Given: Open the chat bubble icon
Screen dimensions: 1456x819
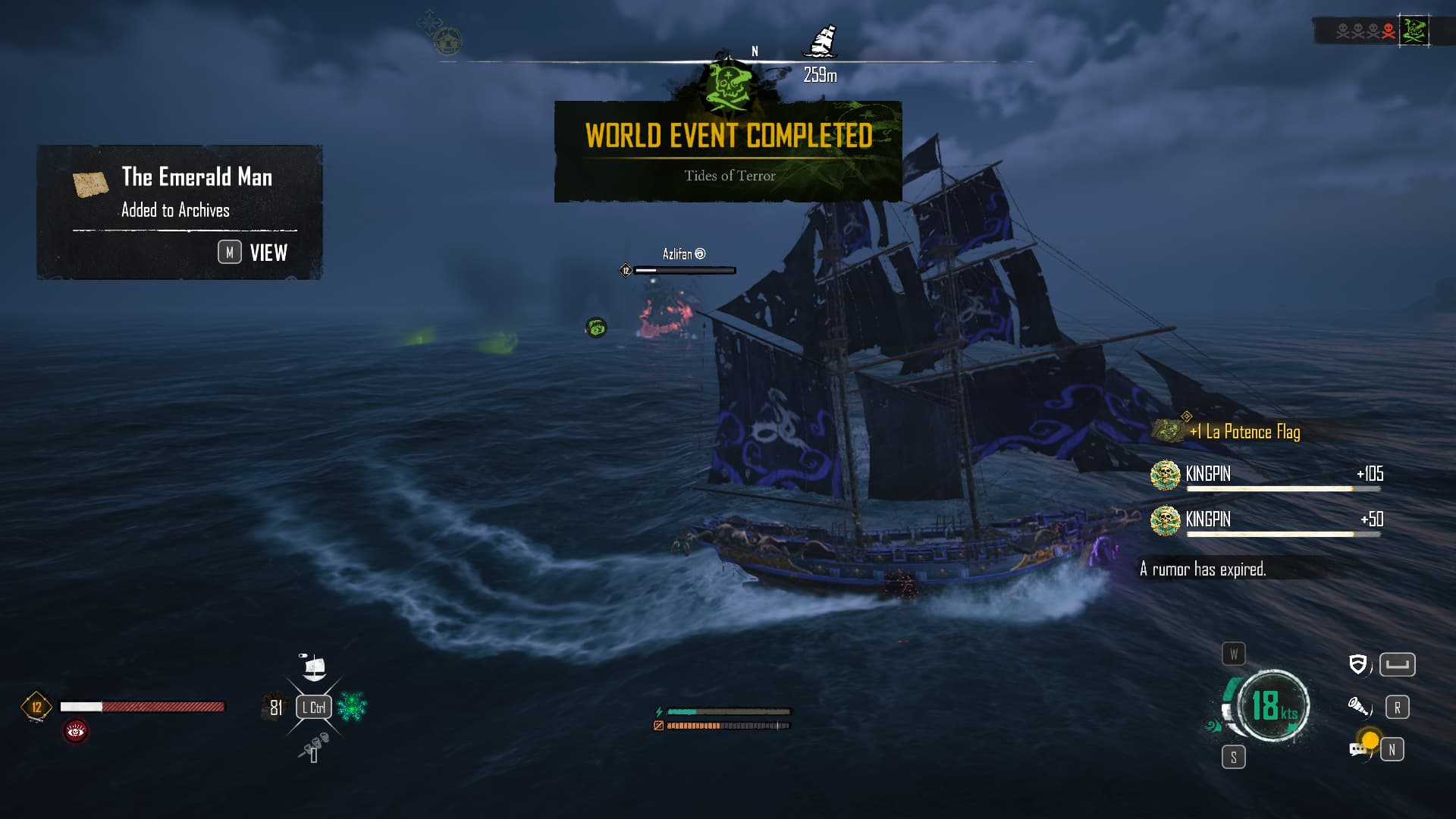Looking at the screenshot, I should (x=1358, y=749).
